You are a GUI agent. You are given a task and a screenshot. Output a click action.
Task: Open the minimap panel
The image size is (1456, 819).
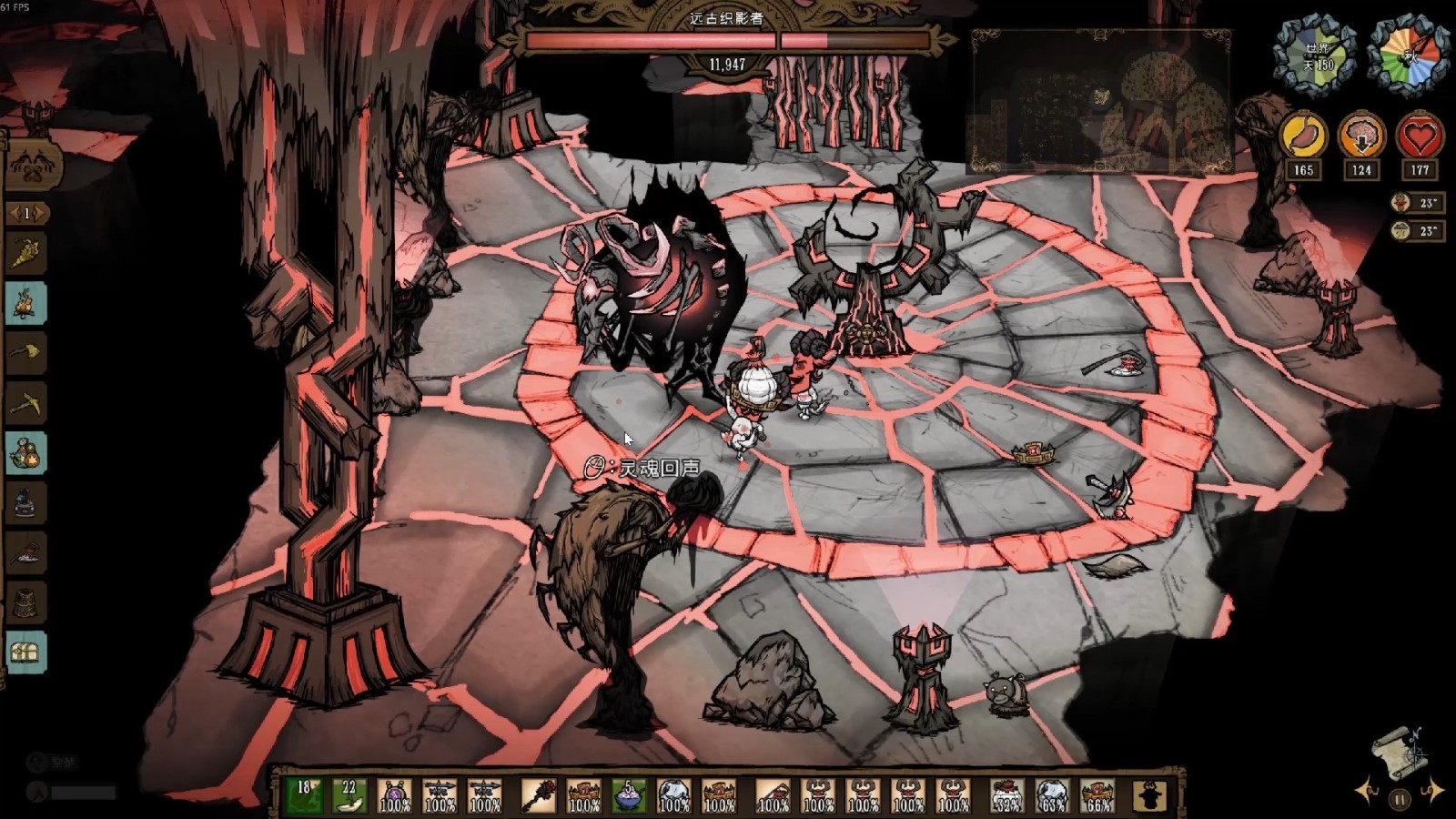click(1101, 100)
